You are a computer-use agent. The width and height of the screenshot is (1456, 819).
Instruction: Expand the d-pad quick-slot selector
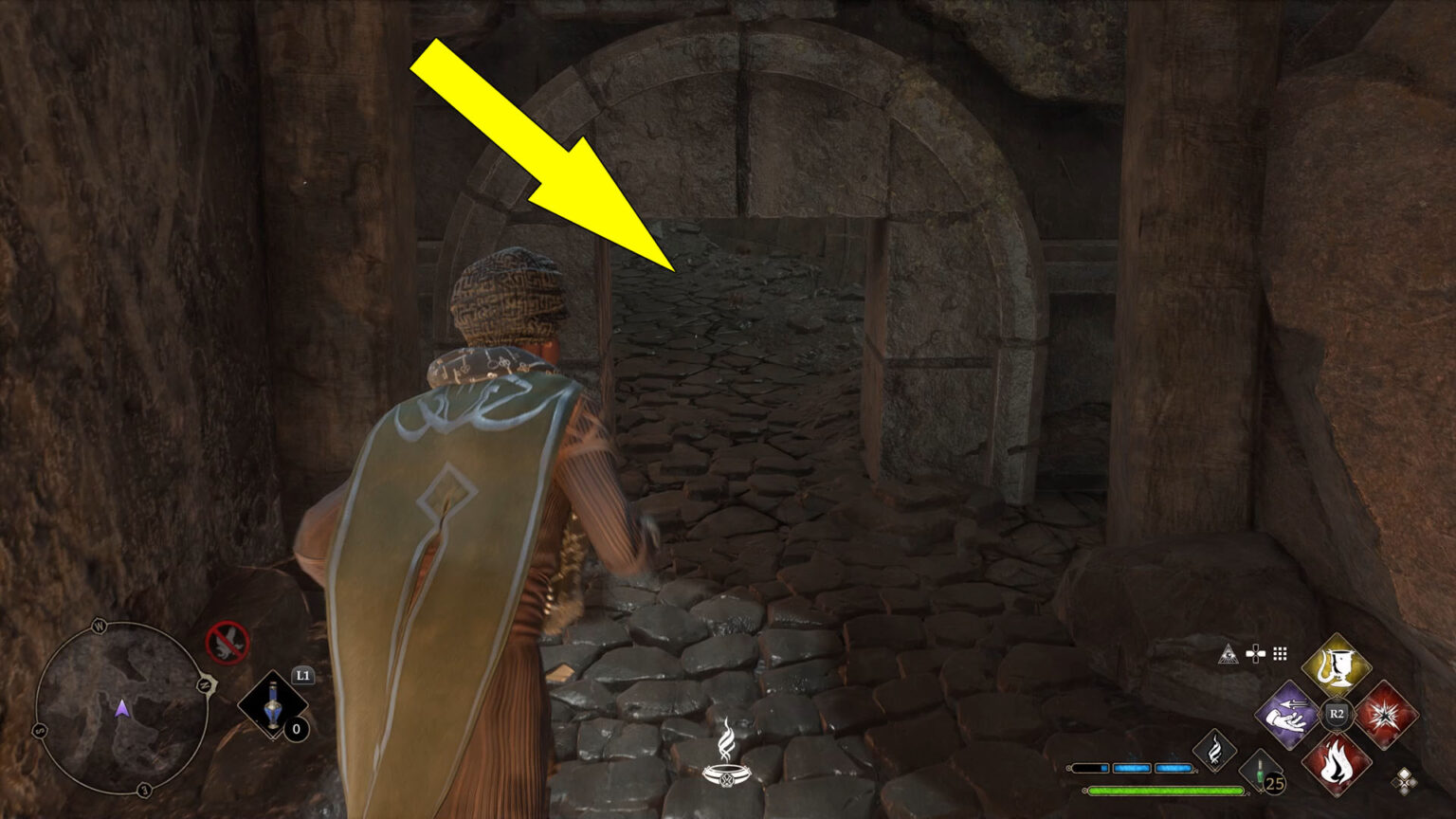click(1254, 654)
